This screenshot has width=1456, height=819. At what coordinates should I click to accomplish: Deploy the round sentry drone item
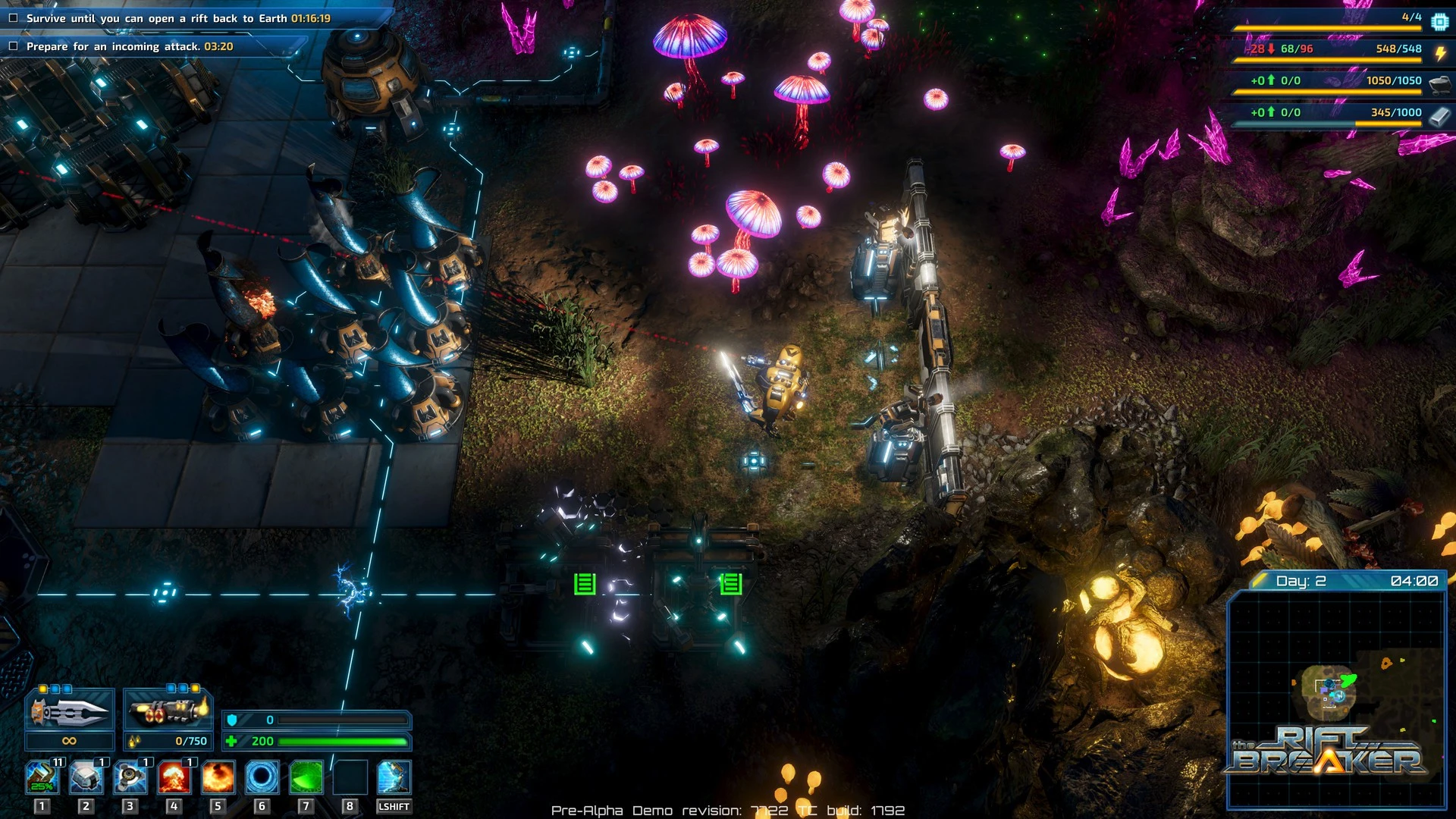(x=130, y=777)
